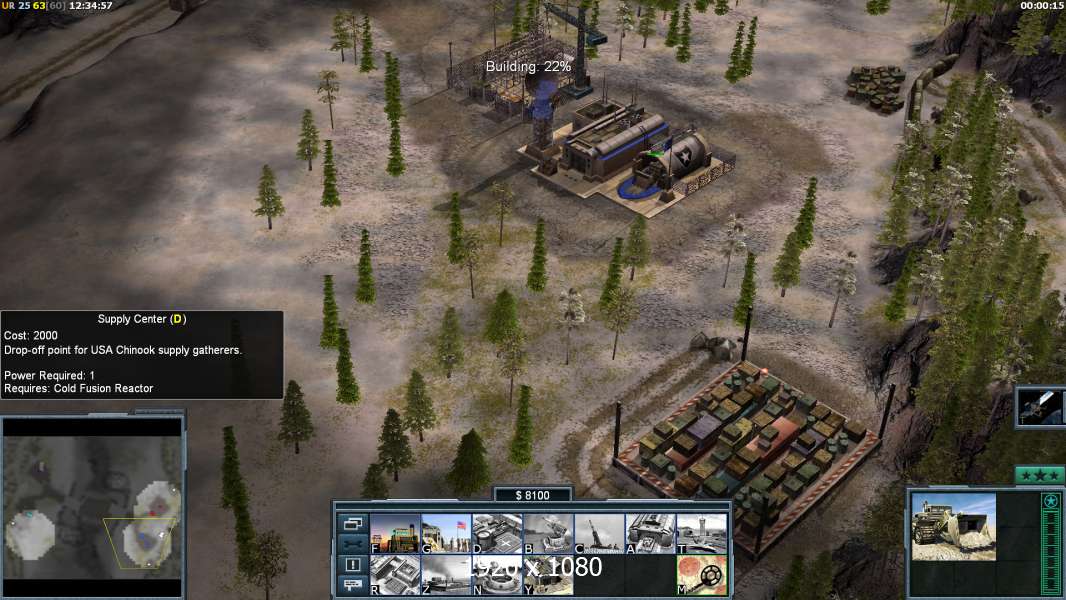Viewport: 1066px width, 600px height.
Task: Choose the Strategy Center build icon (R)
Action: [x=395, y=575]
